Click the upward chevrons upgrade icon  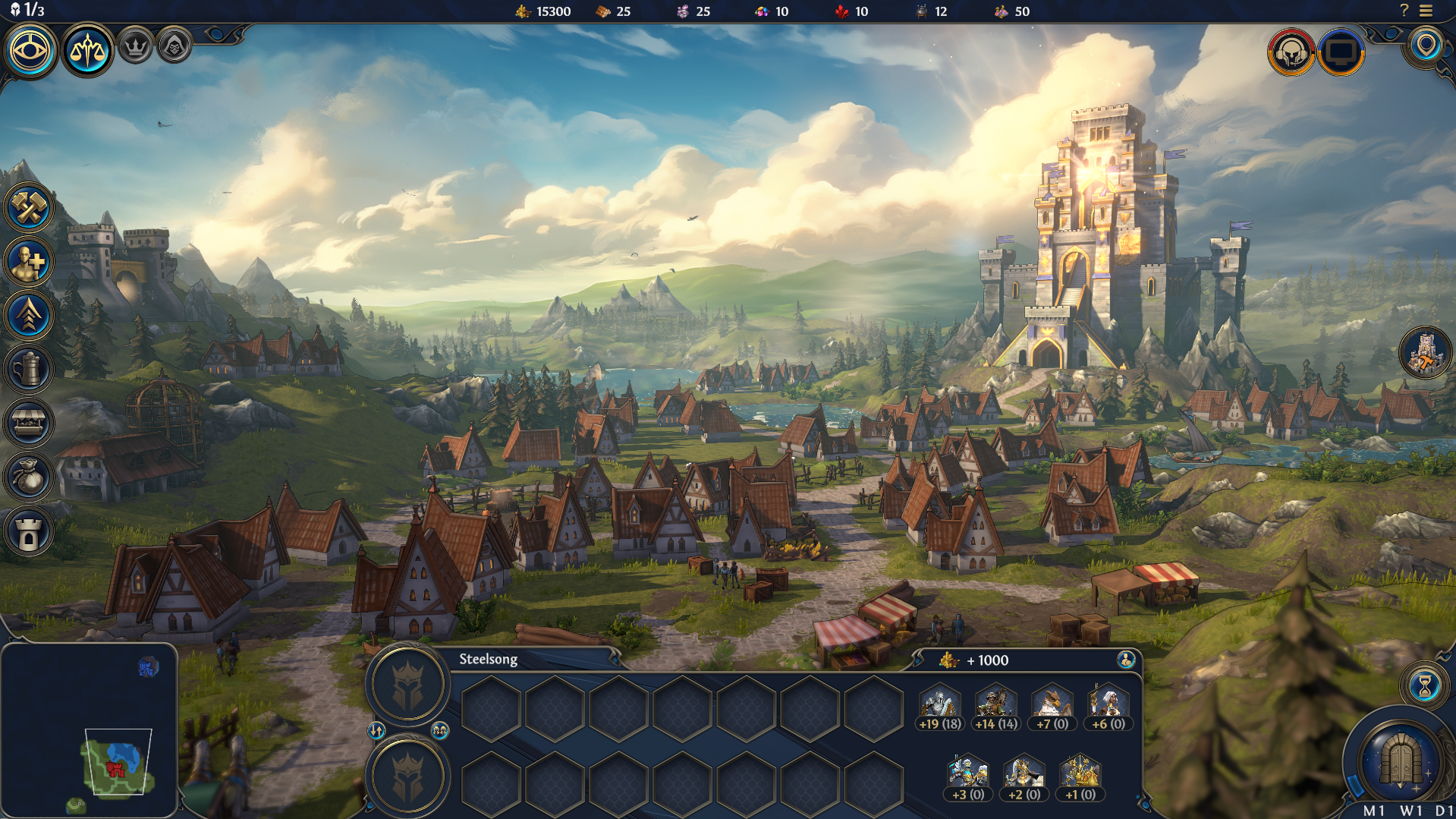coord(29,315)
